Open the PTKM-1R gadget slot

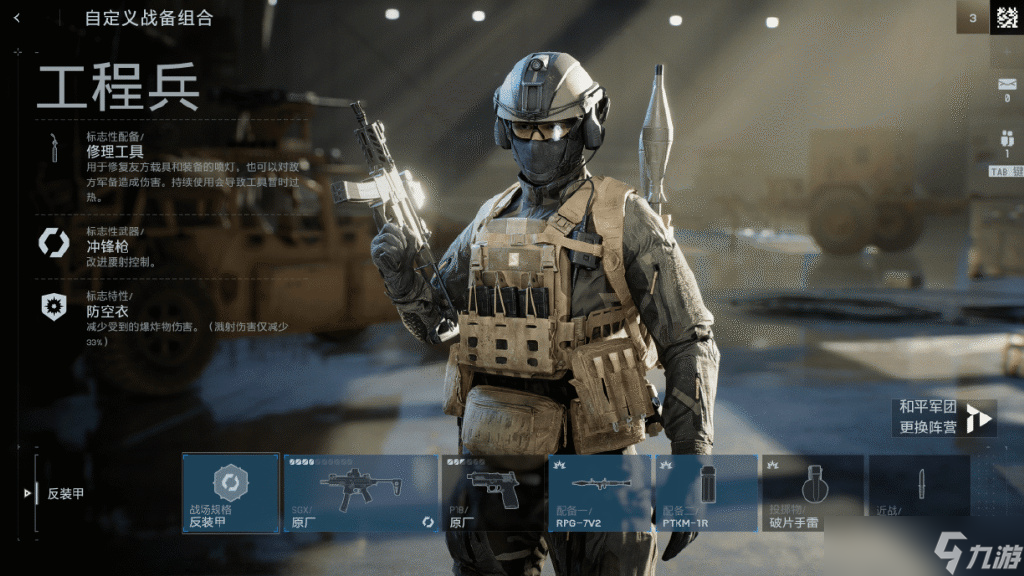706,493
